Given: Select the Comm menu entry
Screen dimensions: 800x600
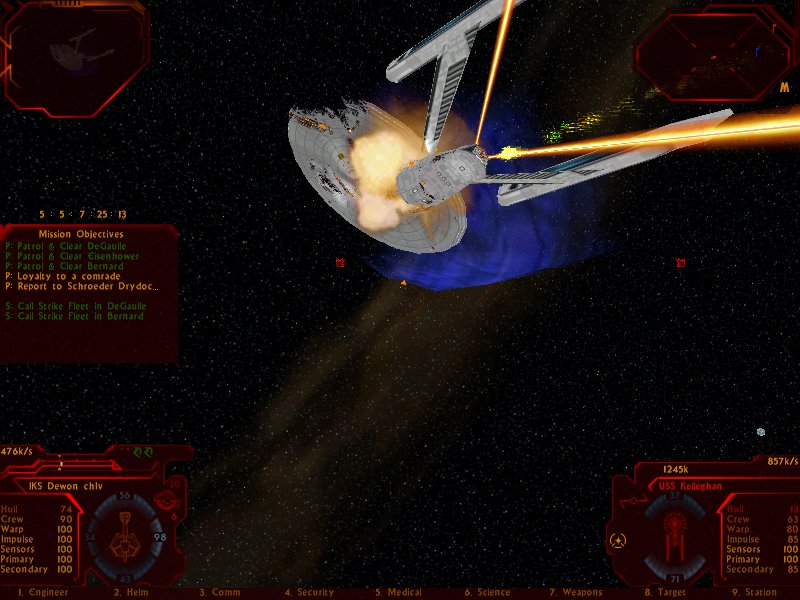Looking at the screenshot, I should click(220, 593).
